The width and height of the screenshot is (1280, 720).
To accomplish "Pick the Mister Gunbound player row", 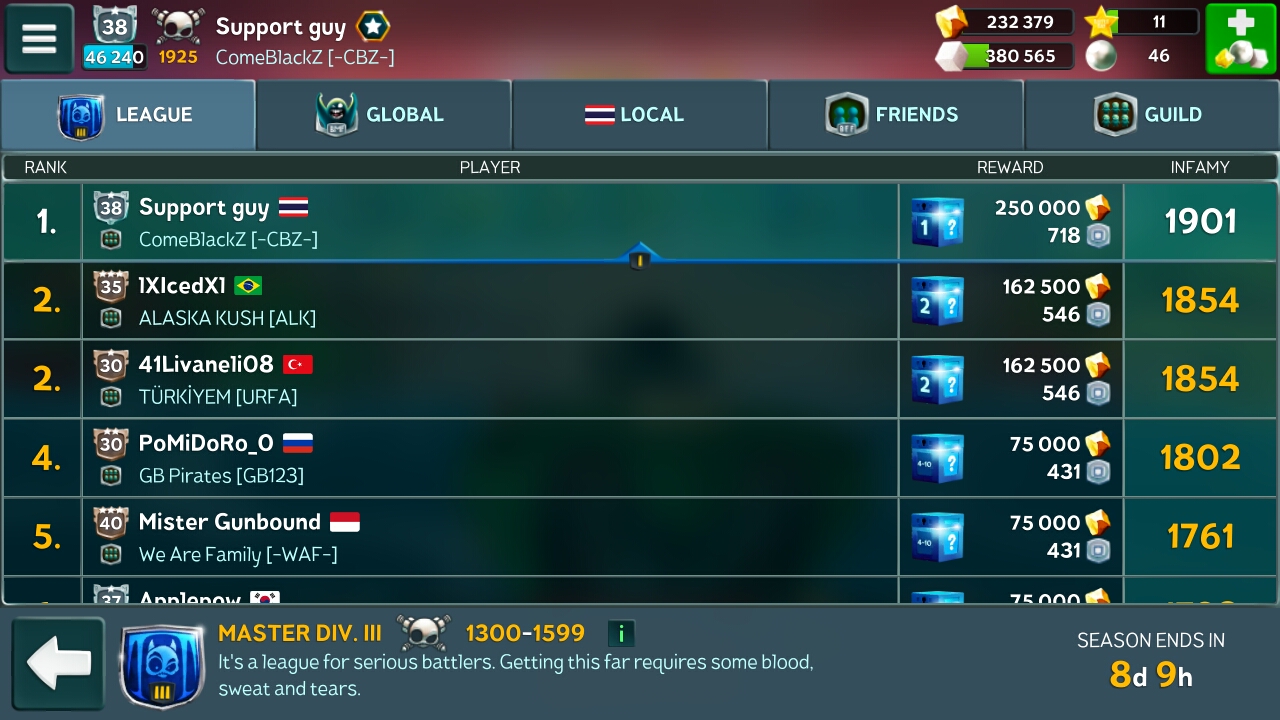I will 490,537.
